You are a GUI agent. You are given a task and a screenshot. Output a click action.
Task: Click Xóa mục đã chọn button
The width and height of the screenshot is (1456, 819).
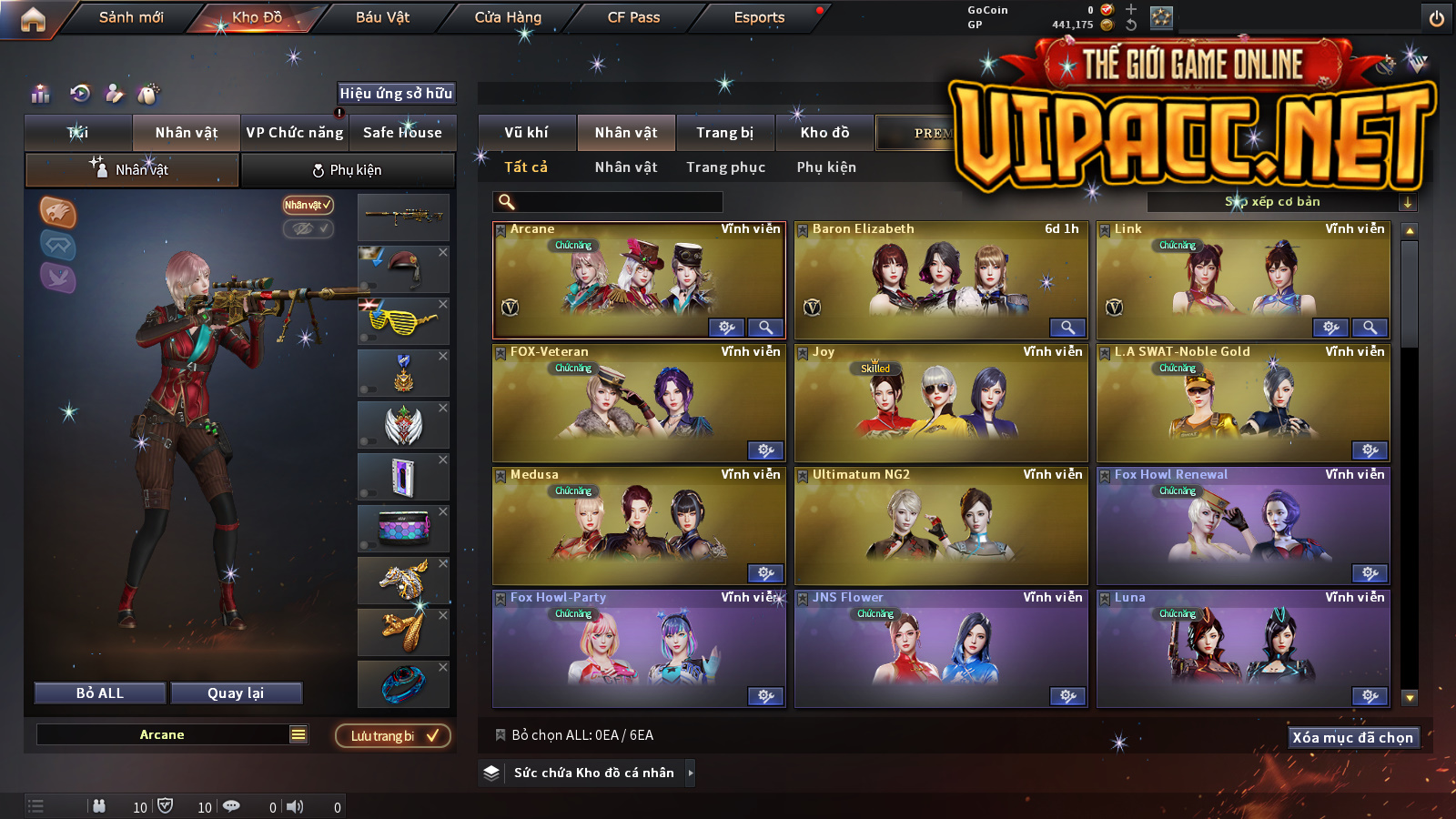pos(1353,738)
